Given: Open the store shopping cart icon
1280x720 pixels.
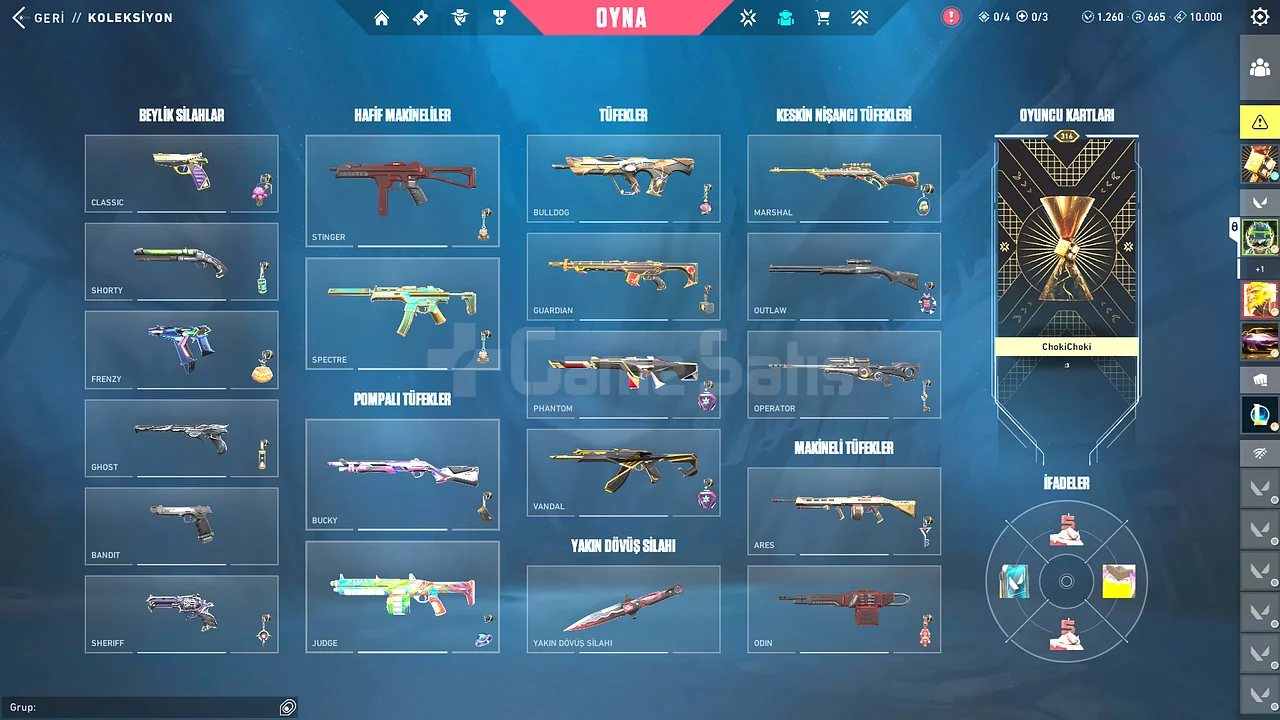Looking at the screenshot, I should point(822,18).
